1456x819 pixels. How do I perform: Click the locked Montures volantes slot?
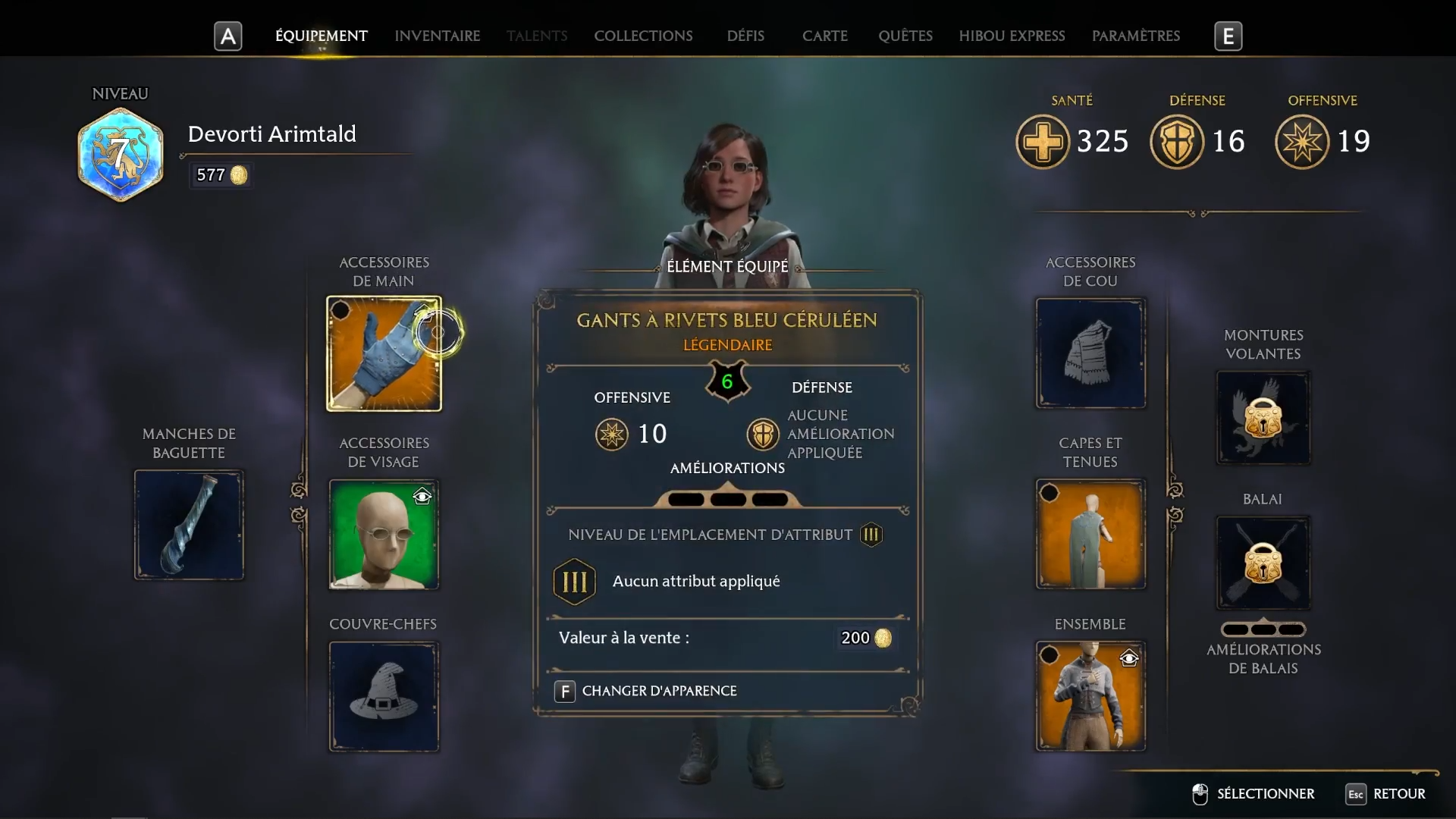point(1263,417)
